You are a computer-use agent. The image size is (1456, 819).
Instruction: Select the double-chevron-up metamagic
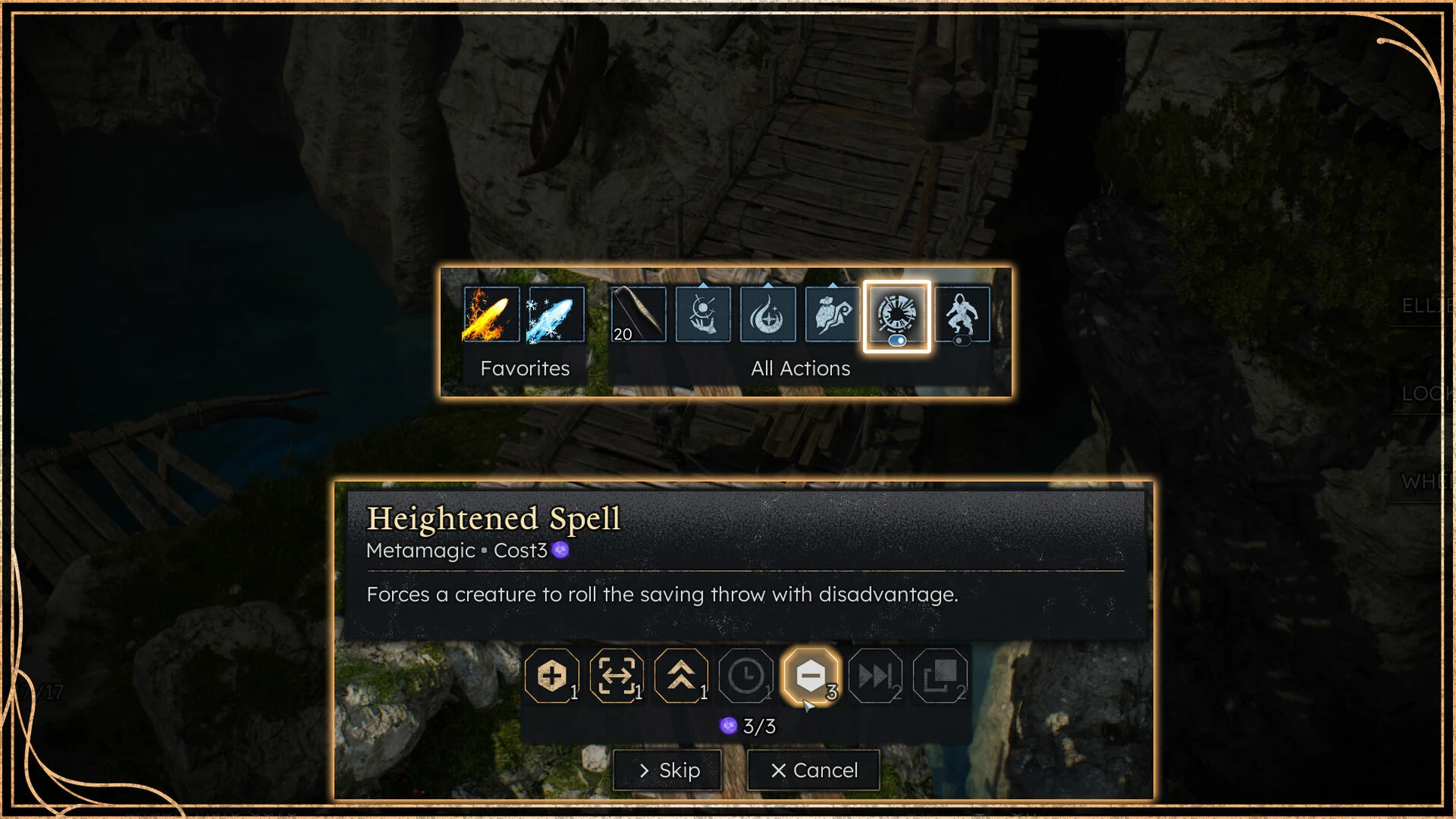tap(681, 676)
